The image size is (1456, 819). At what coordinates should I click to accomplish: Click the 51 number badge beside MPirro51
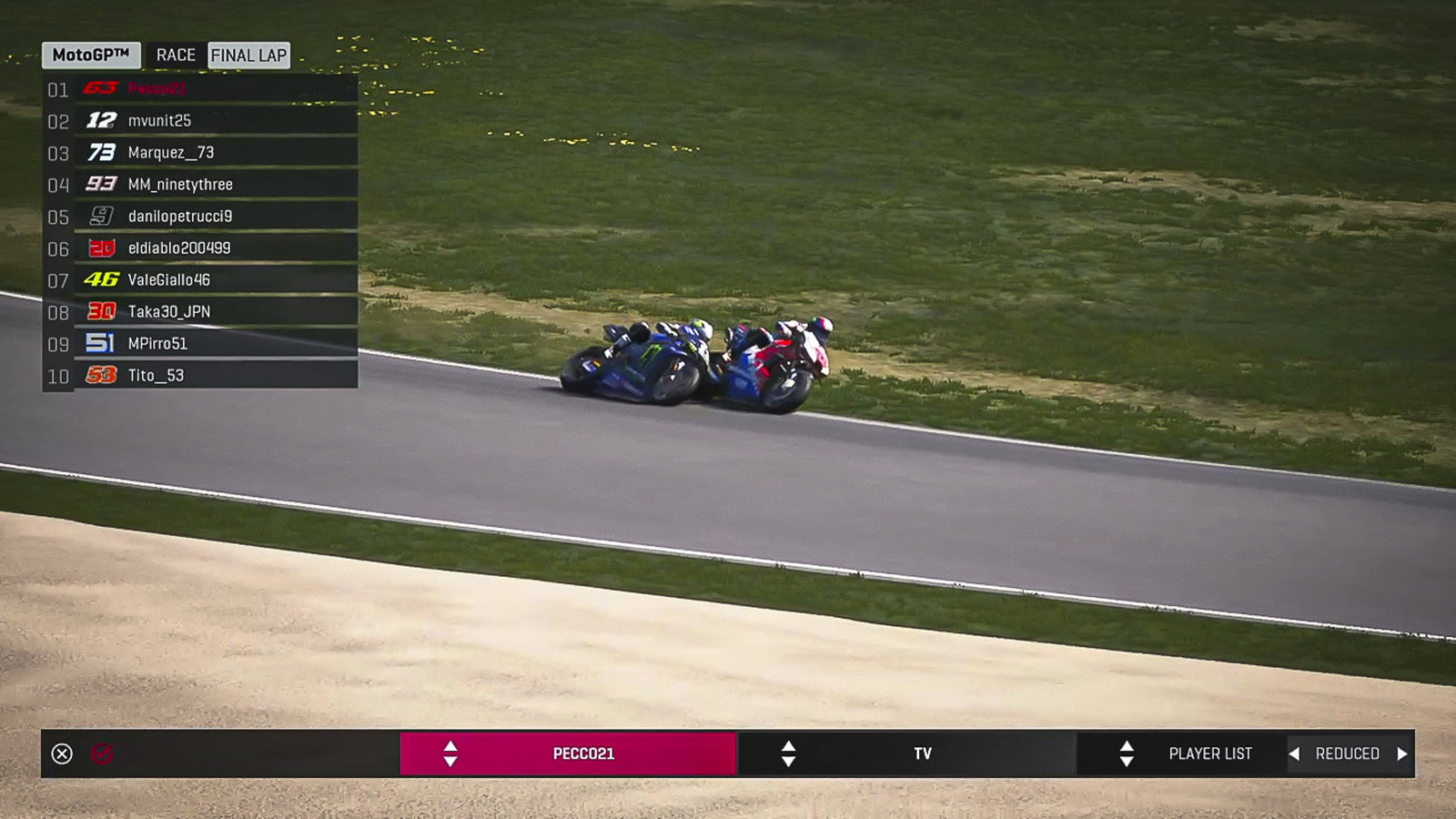103,343
